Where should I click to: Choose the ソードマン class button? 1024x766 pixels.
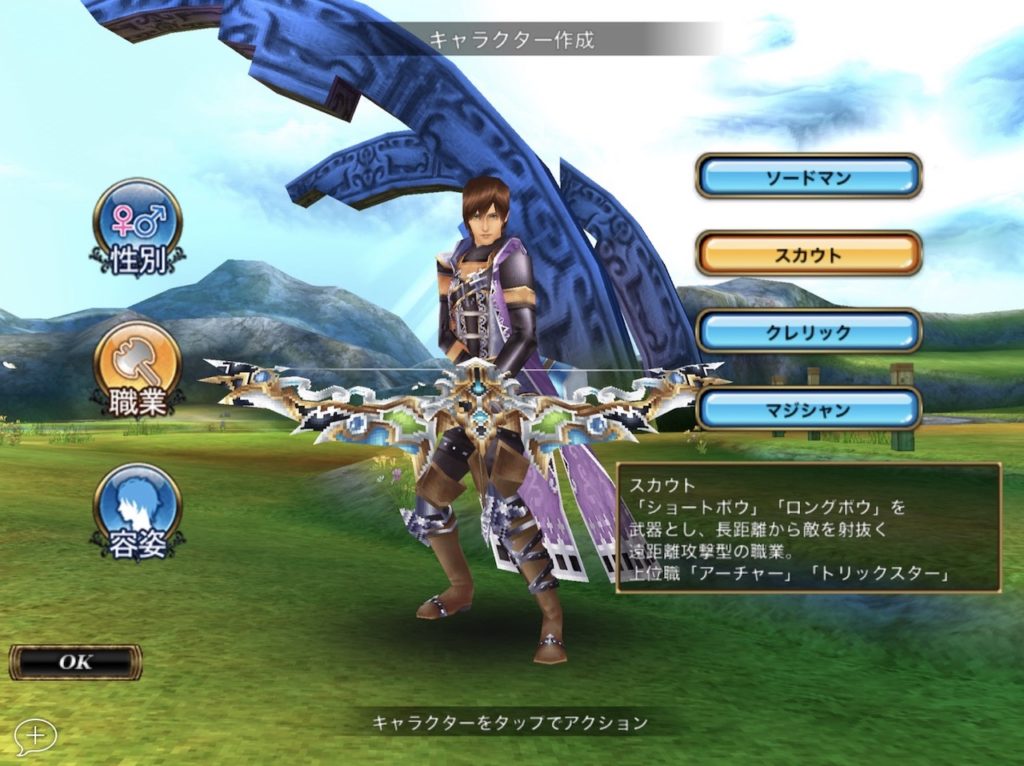(808, 177)
